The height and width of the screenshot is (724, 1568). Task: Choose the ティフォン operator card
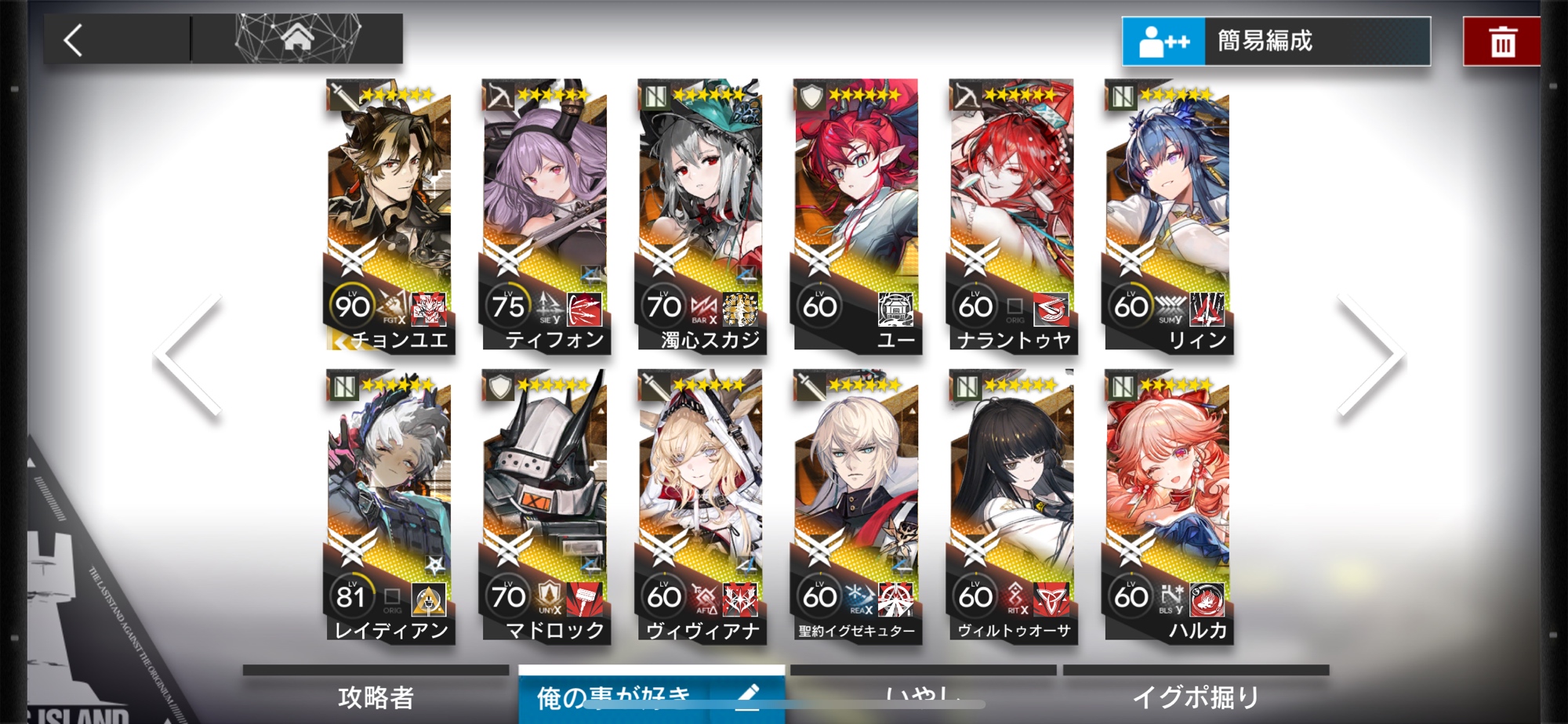(544, 215)
